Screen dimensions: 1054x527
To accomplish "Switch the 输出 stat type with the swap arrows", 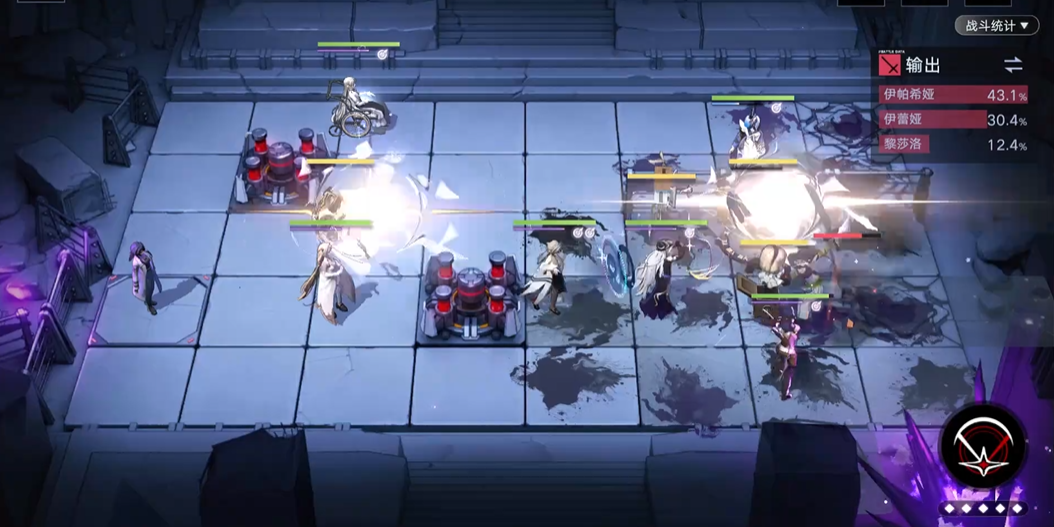I will click(x=1013, y=66).
